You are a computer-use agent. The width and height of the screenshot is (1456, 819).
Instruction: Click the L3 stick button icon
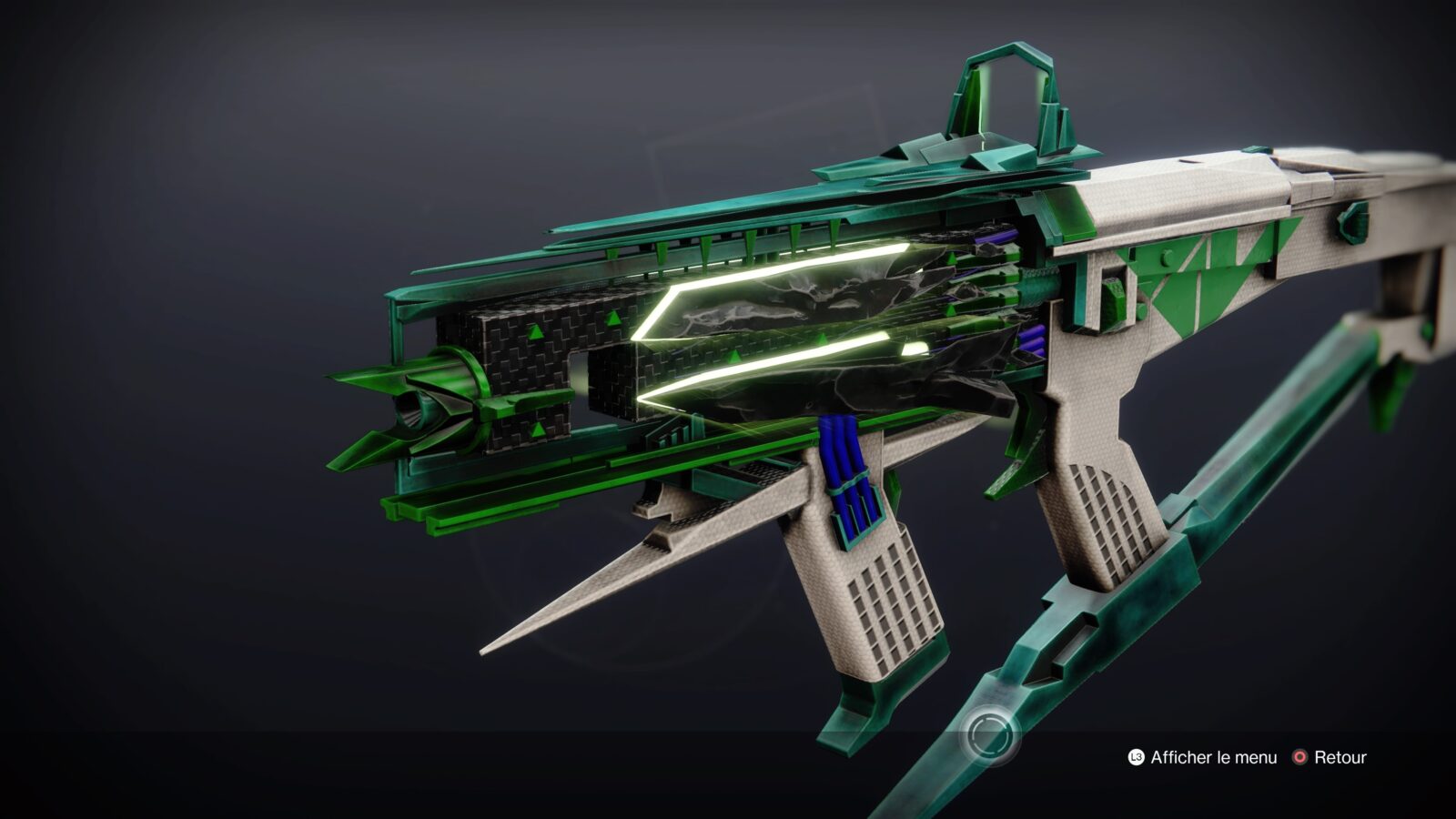tap(1134, 755)
